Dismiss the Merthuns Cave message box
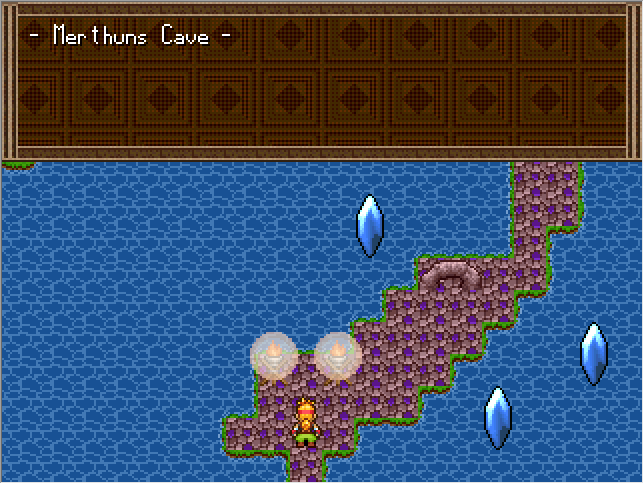Image resolution: width=644 pixels, height=484 pixels. coord(321,82)
